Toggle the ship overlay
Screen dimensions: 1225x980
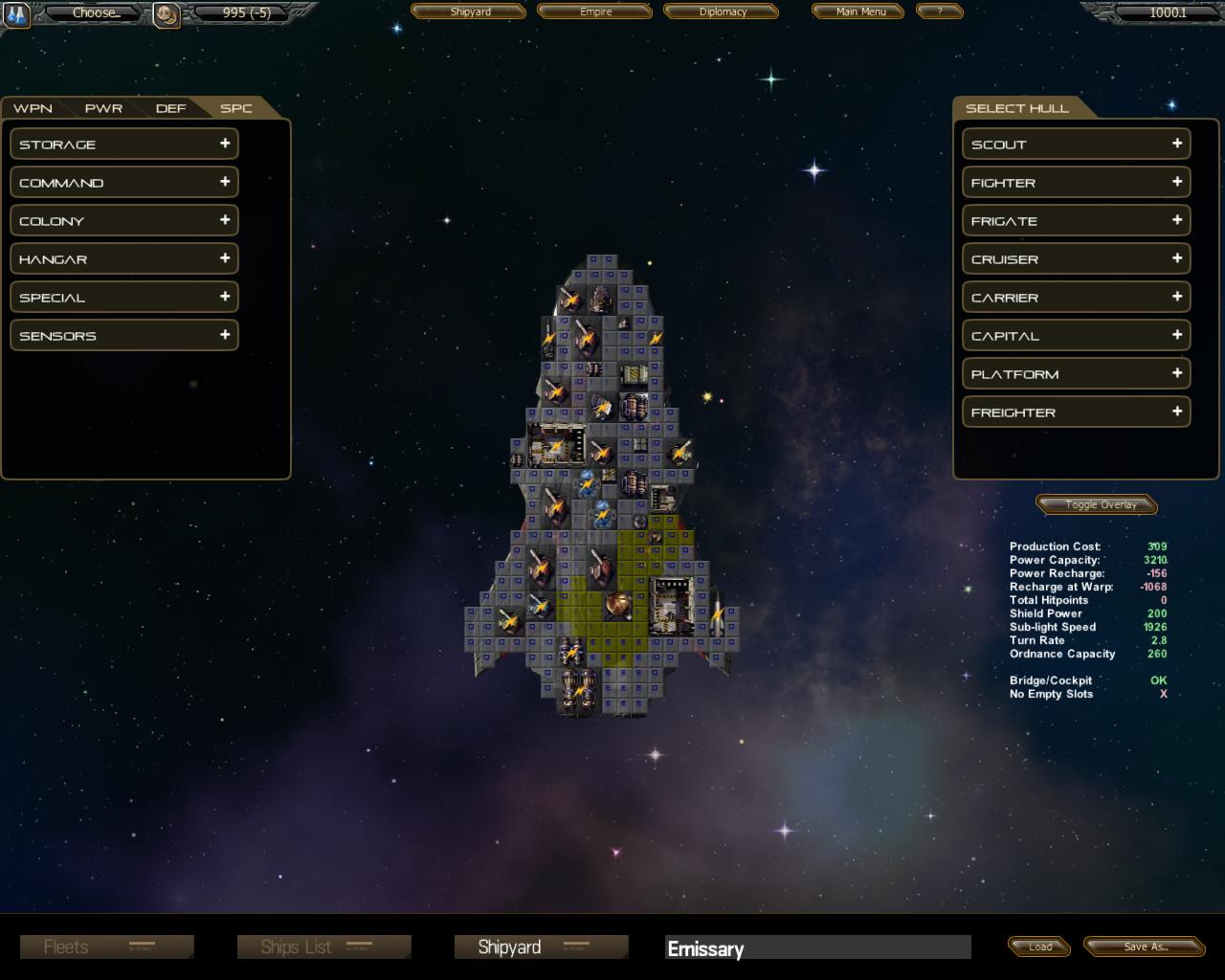pos(1100,504)
